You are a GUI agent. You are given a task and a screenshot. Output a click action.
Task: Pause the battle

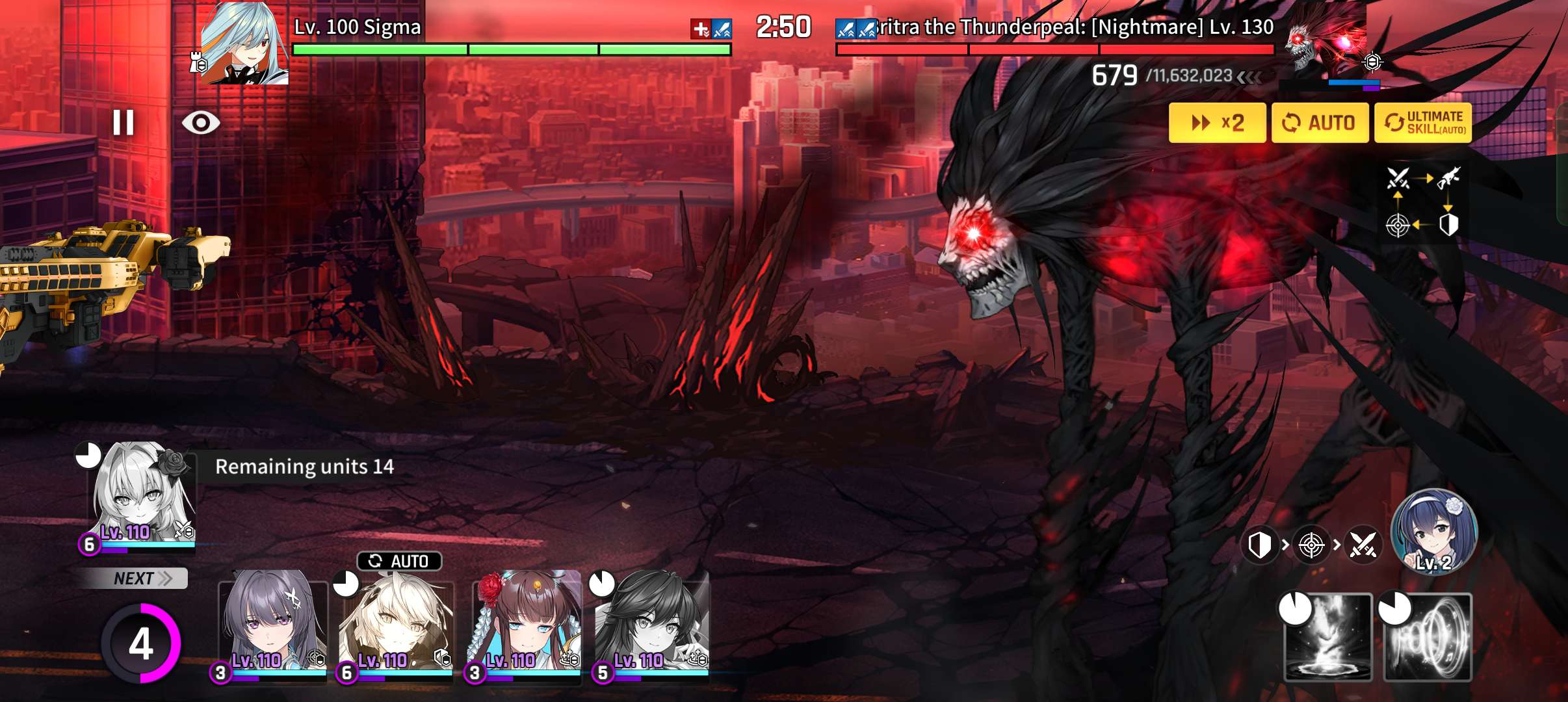(x=123, y=122)
